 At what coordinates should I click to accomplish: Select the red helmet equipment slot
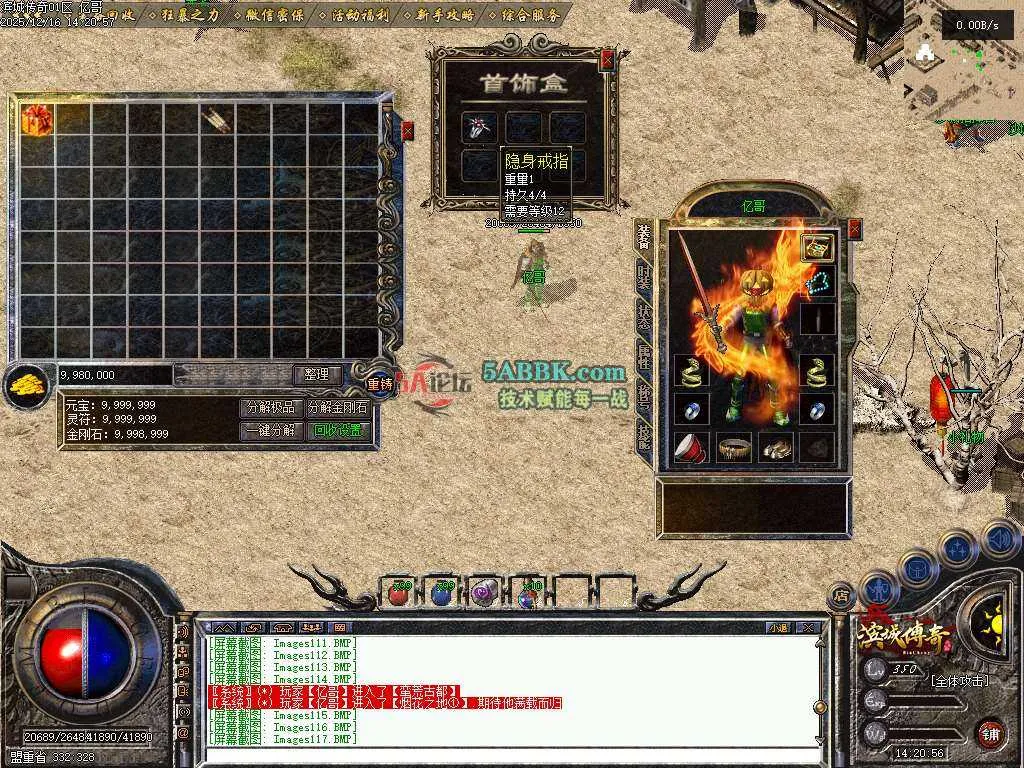click(x=691, y=447)
